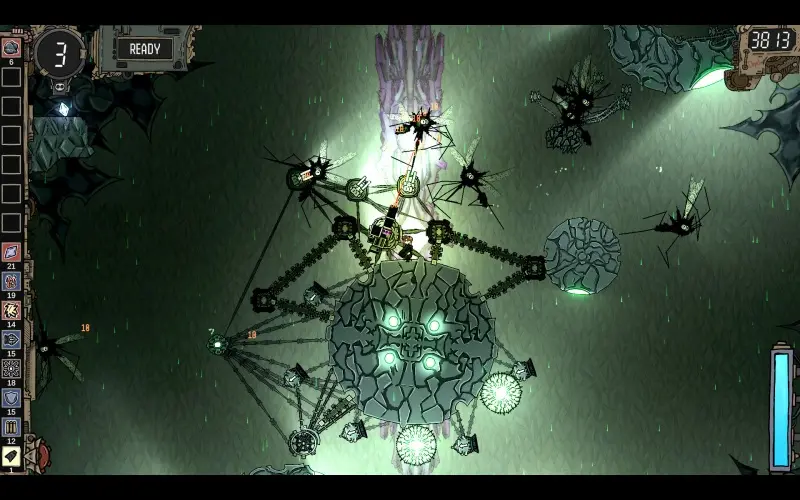
Task: Pick the orange claw build item
Action: (x=11, y=310)
